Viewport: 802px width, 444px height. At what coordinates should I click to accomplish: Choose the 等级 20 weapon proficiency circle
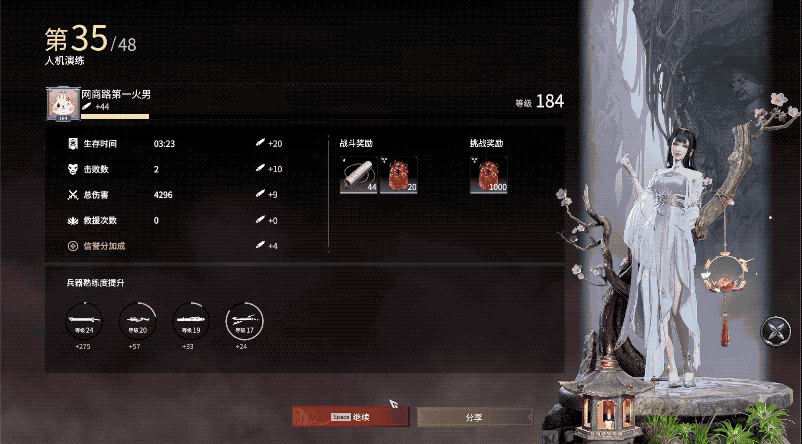(x=136, y=320)
